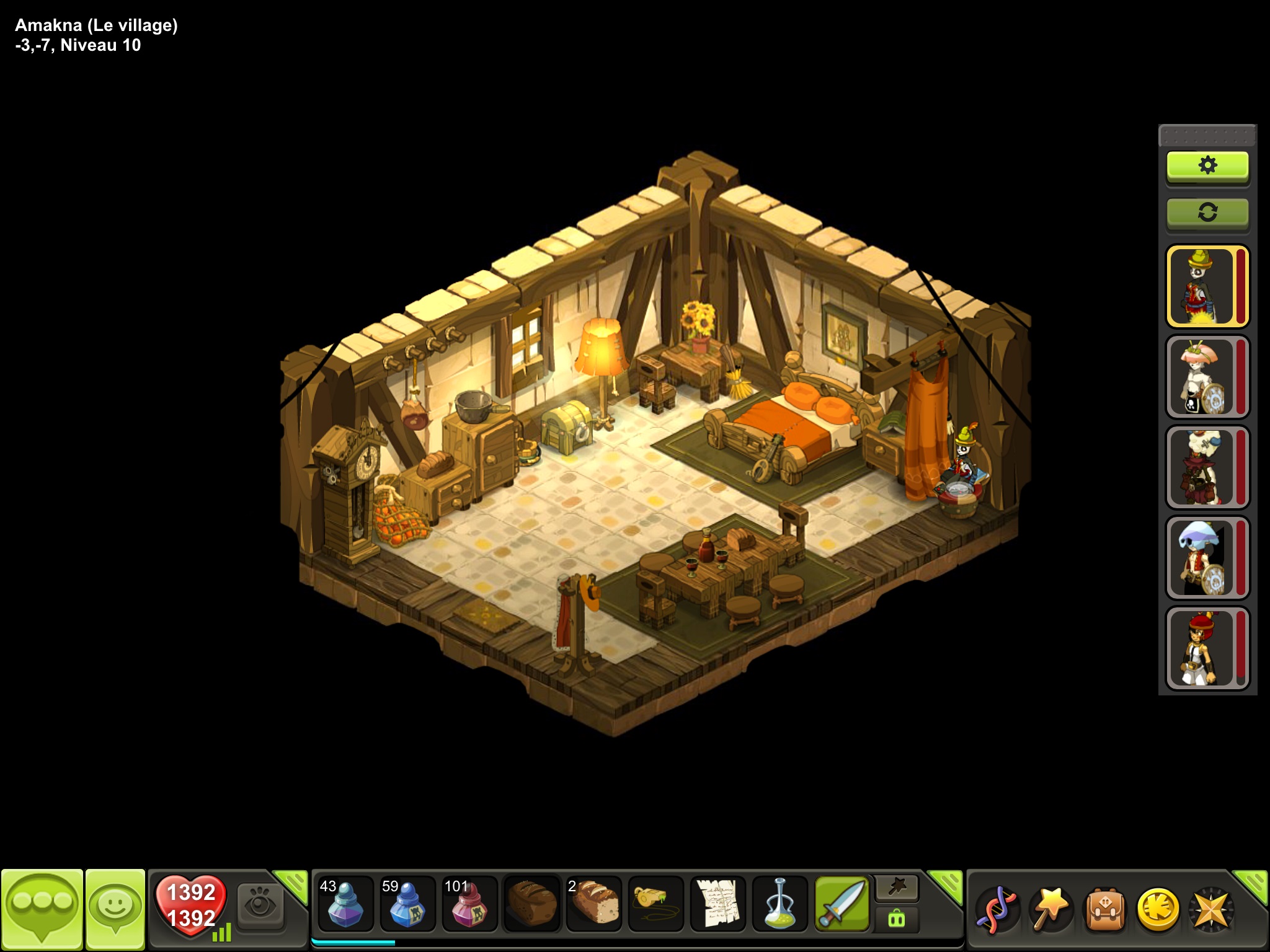Use the golden whistle item
The width and height of the screenshot is (1270, 952).
[655, 904]
